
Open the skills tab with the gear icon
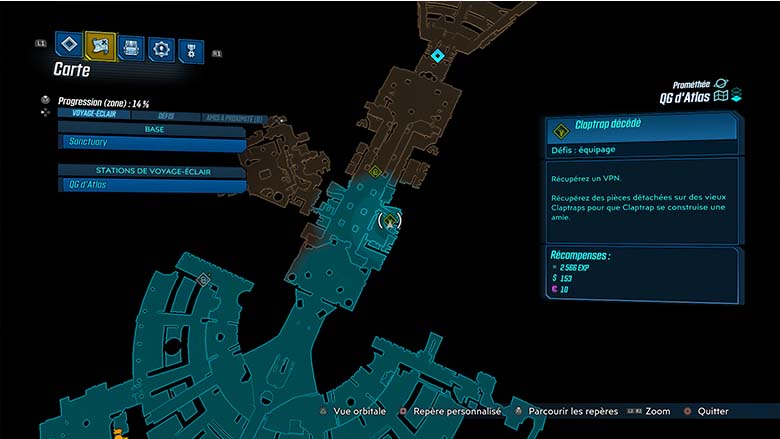pos(161,48)
